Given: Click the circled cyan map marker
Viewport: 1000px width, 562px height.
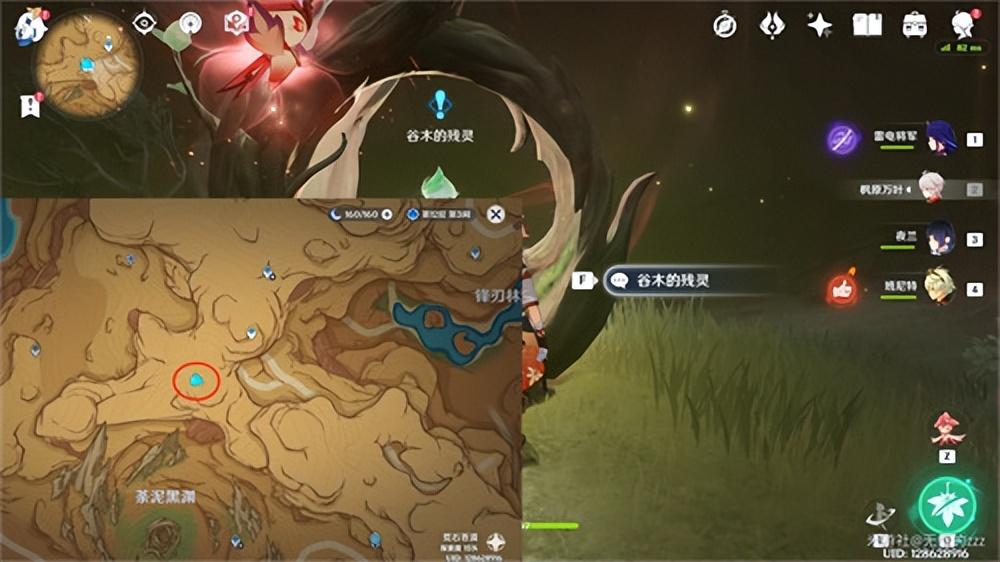Looking at the screenshot, I should pos(197,381).
